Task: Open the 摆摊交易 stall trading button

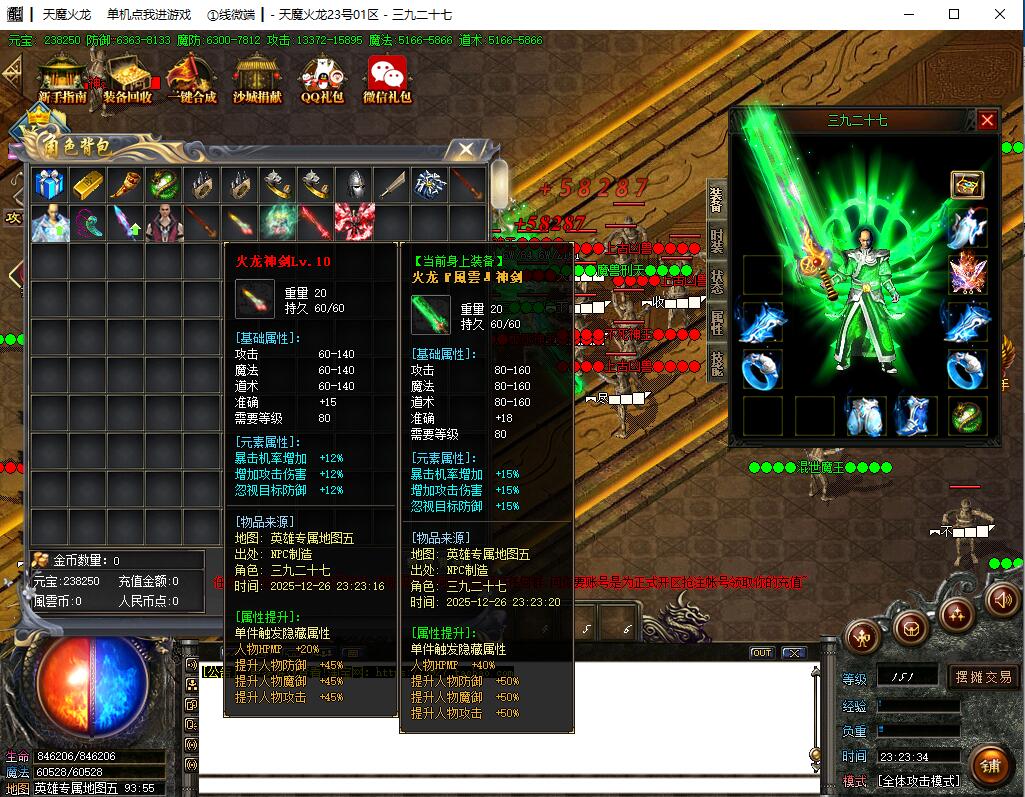Action: point(982,677)
